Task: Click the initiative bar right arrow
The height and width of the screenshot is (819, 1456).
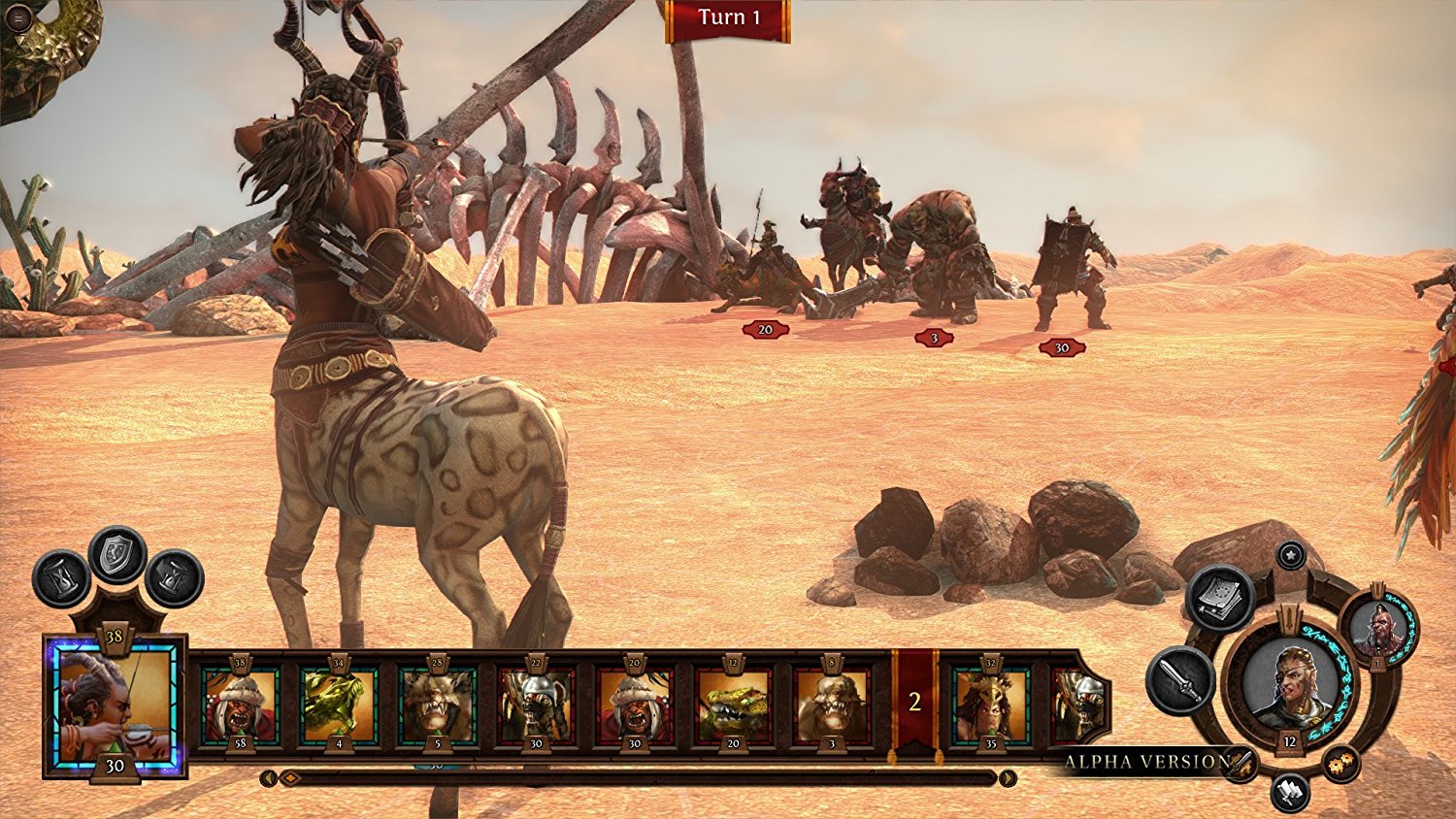Action: coord(1008,778)
